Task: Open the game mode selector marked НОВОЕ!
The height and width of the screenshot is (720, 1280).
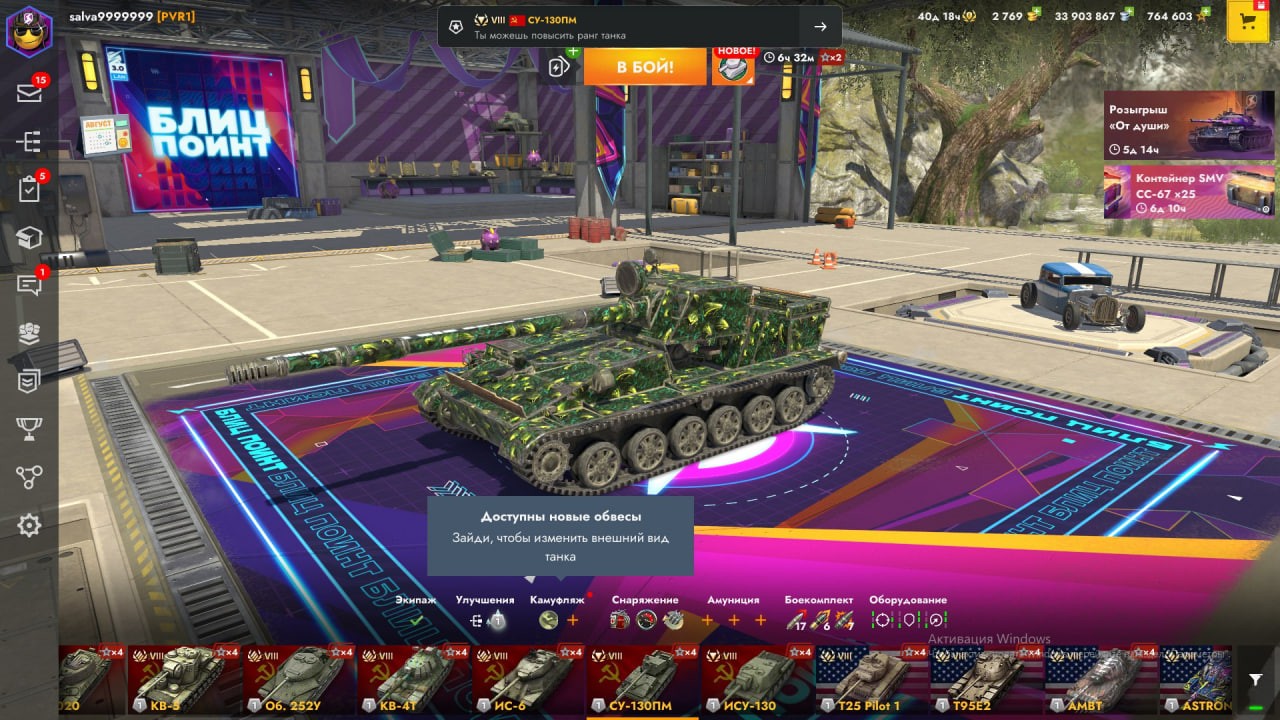Action: pyautogui.click(x=733, y=67)
